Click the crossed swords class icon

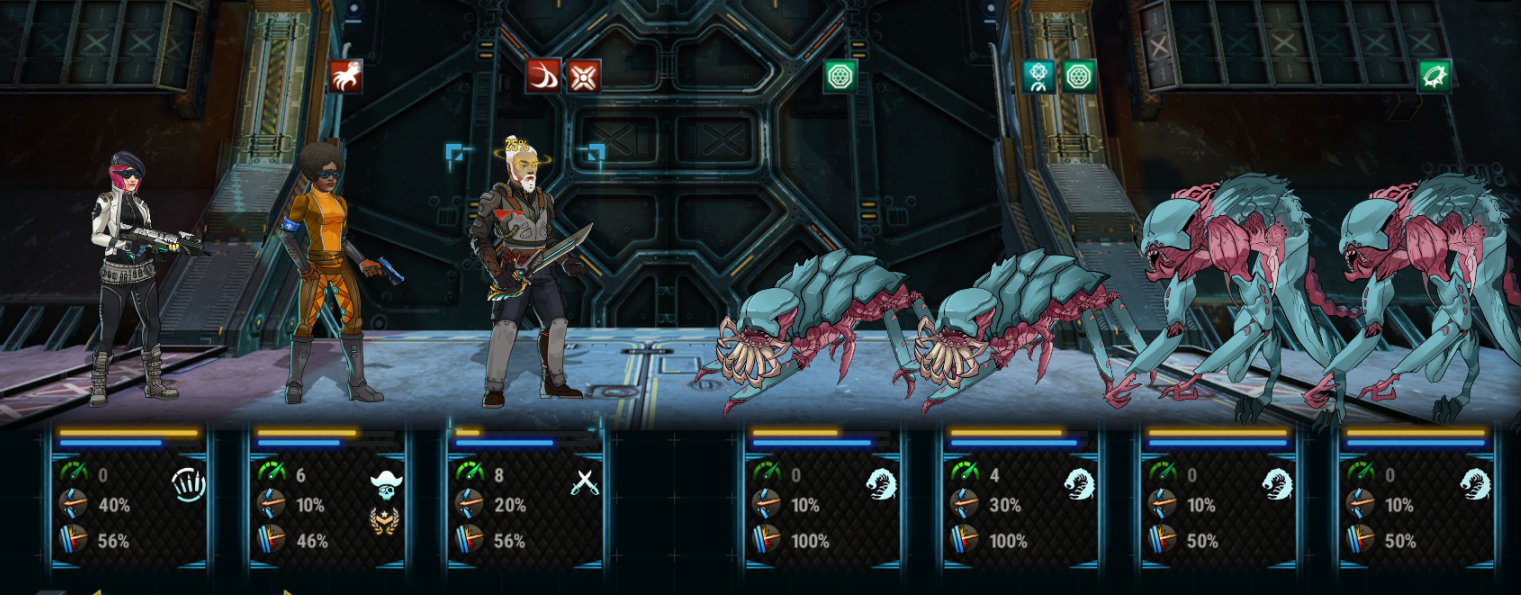[584, 483]
